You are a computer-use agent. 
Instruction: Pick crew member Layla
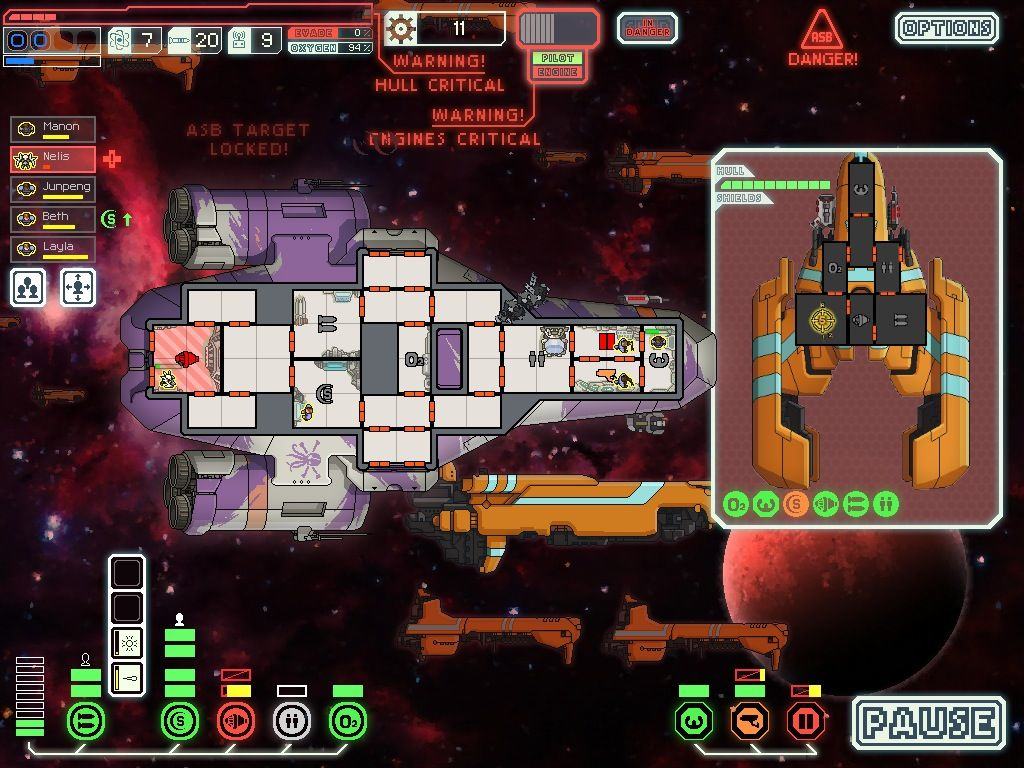pyautogui.click(x=54, y=248)
